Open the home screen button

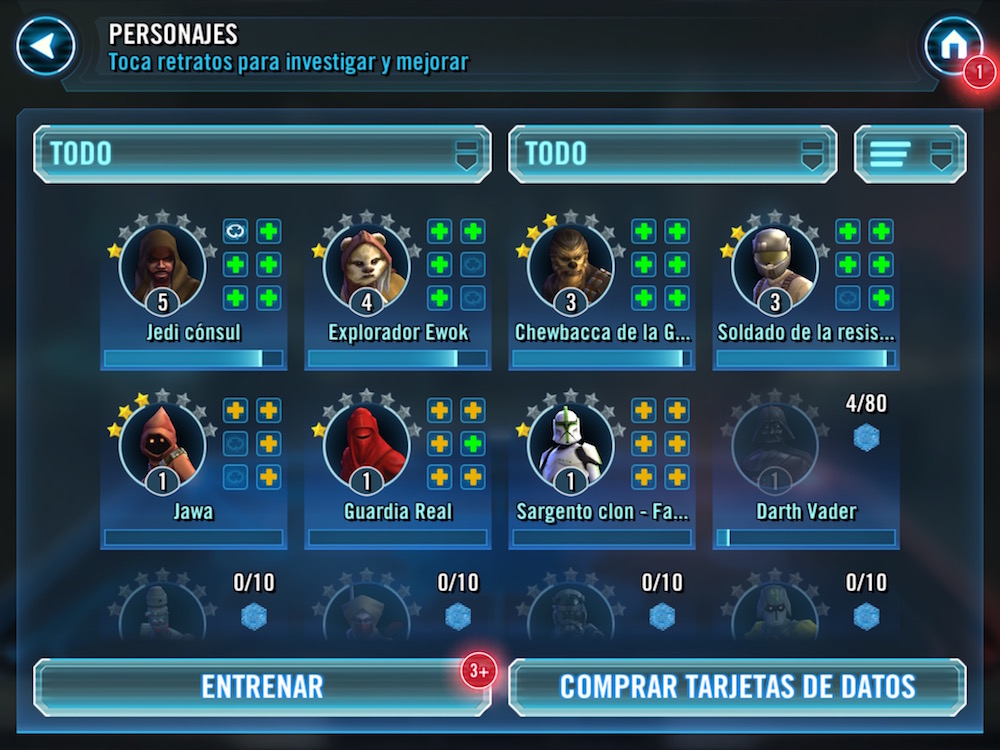coord(952,45)
